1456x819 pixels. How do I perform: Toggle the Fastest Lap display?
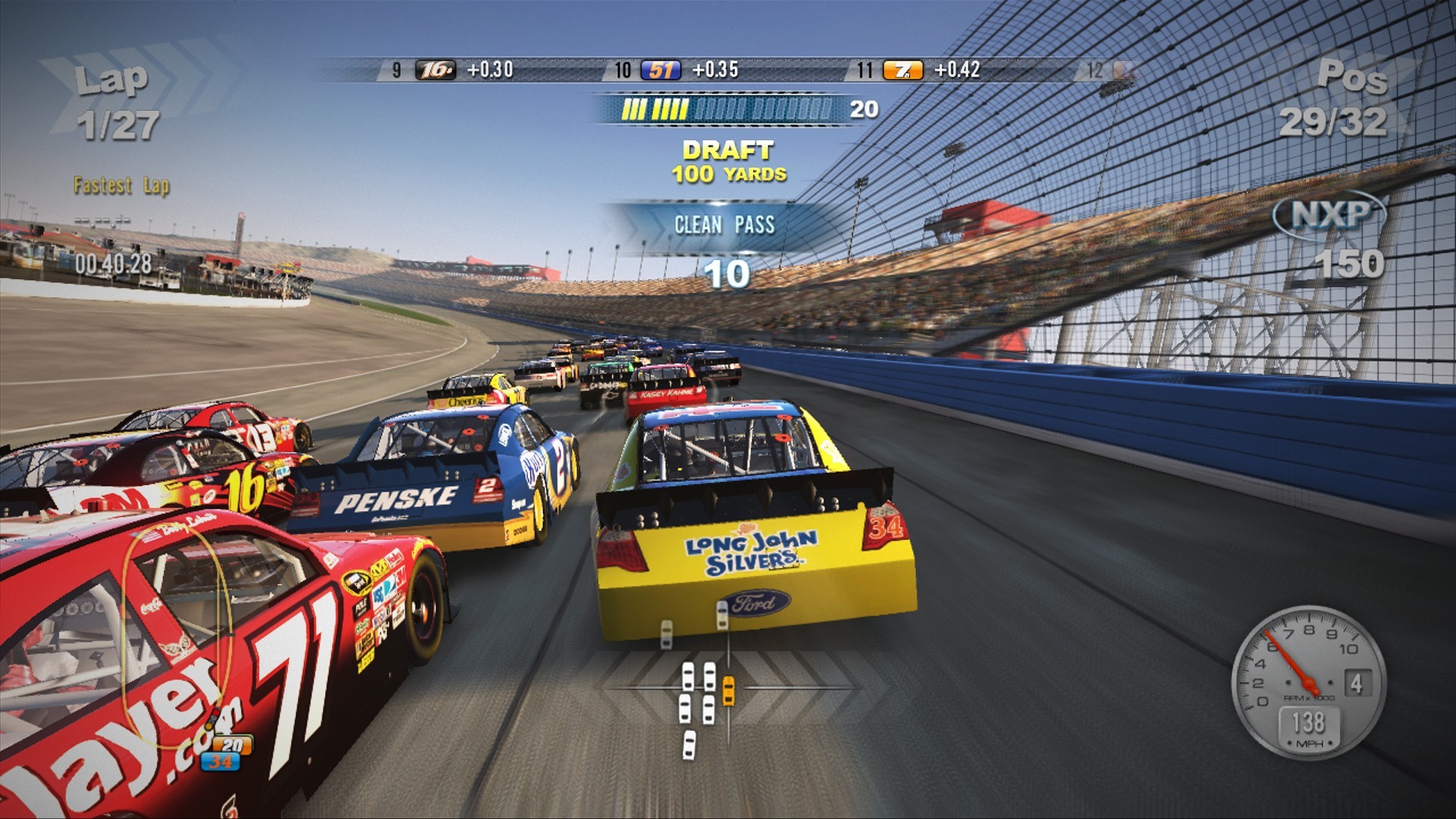click(121, 182)
